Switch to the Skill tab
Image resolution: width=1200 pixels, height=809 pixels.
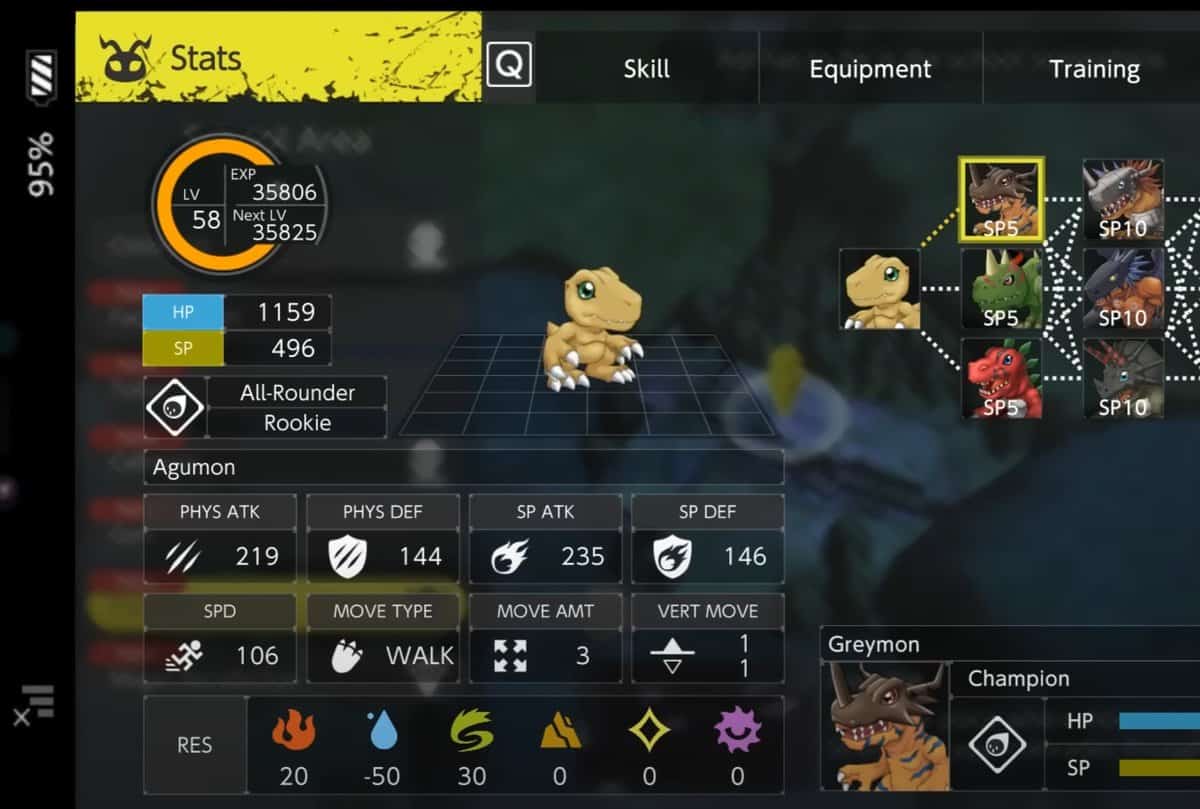(646, 69)
